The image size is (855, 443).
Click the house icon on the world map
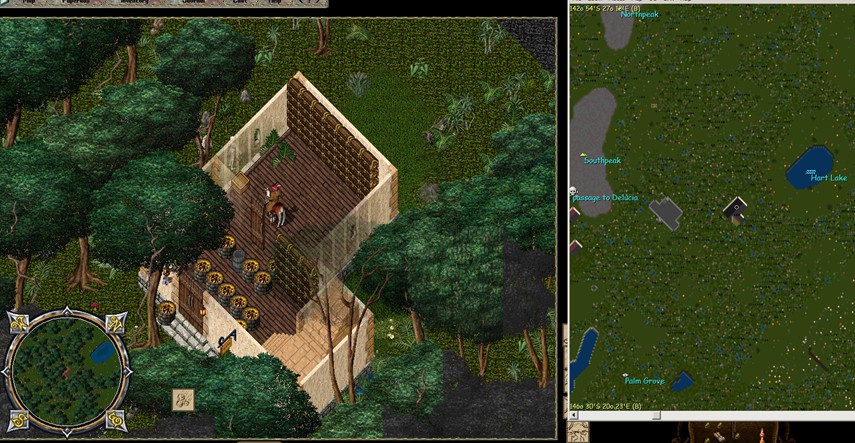pos(736,210)
